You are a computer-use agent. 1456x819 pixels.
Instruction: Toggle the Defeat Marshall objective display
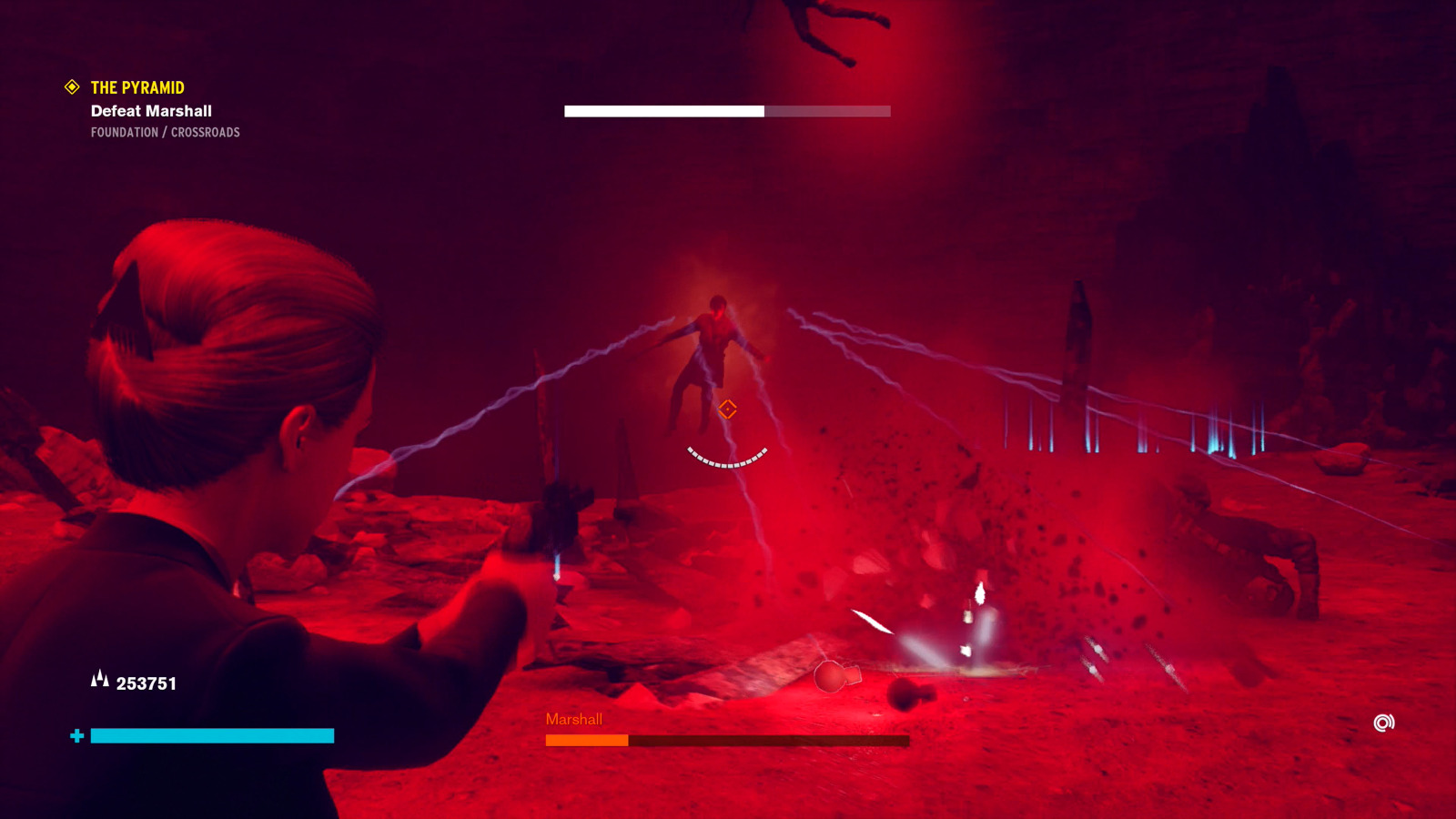click(x=149, y=111)
